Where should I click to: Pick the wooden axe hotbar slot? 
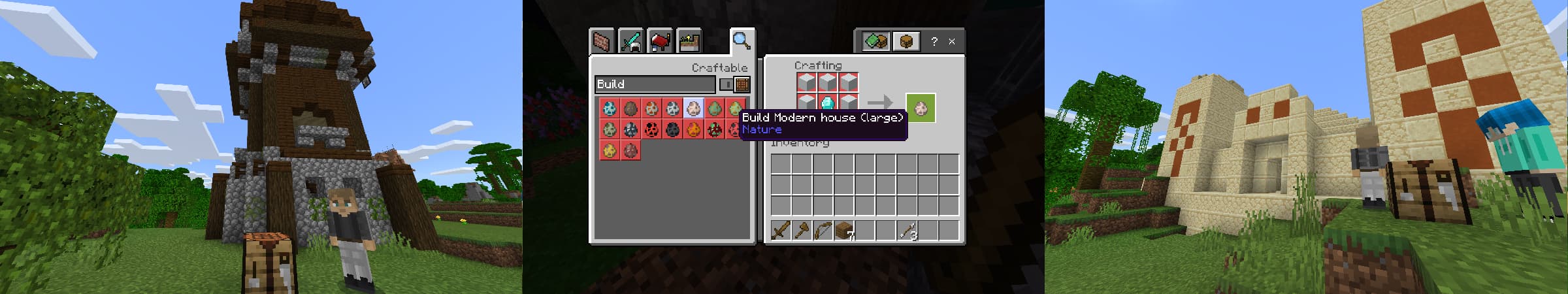click(x=802, y=231)
